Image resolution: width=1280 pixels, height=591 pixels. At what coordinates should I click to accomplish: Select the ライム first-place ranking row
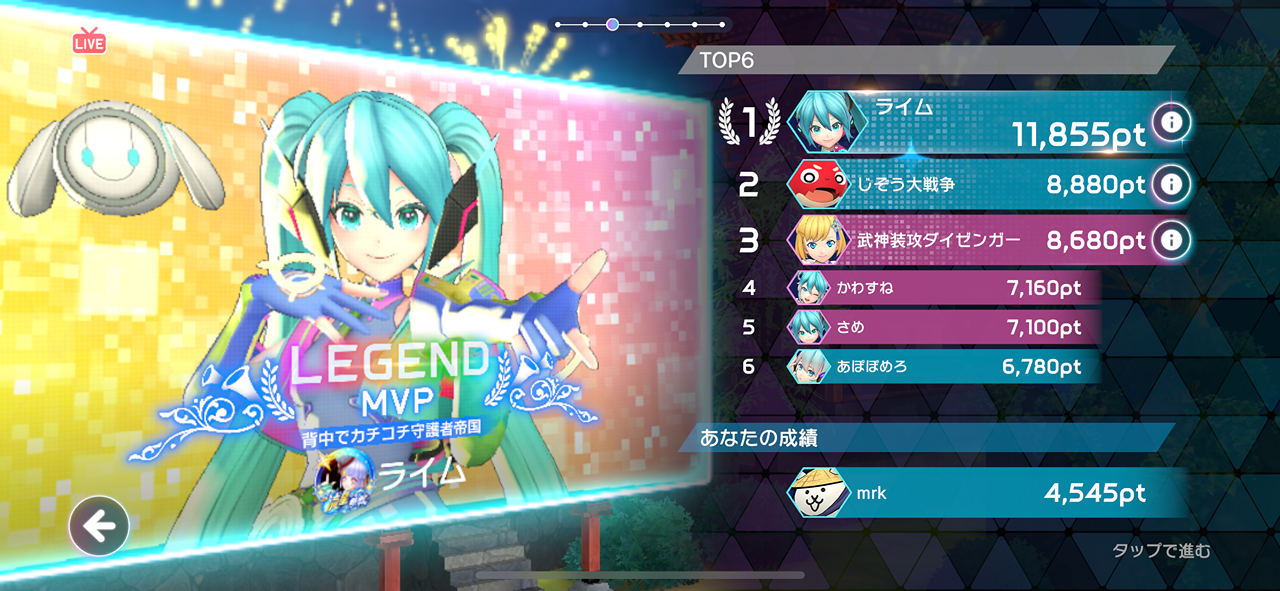[970, 122]
